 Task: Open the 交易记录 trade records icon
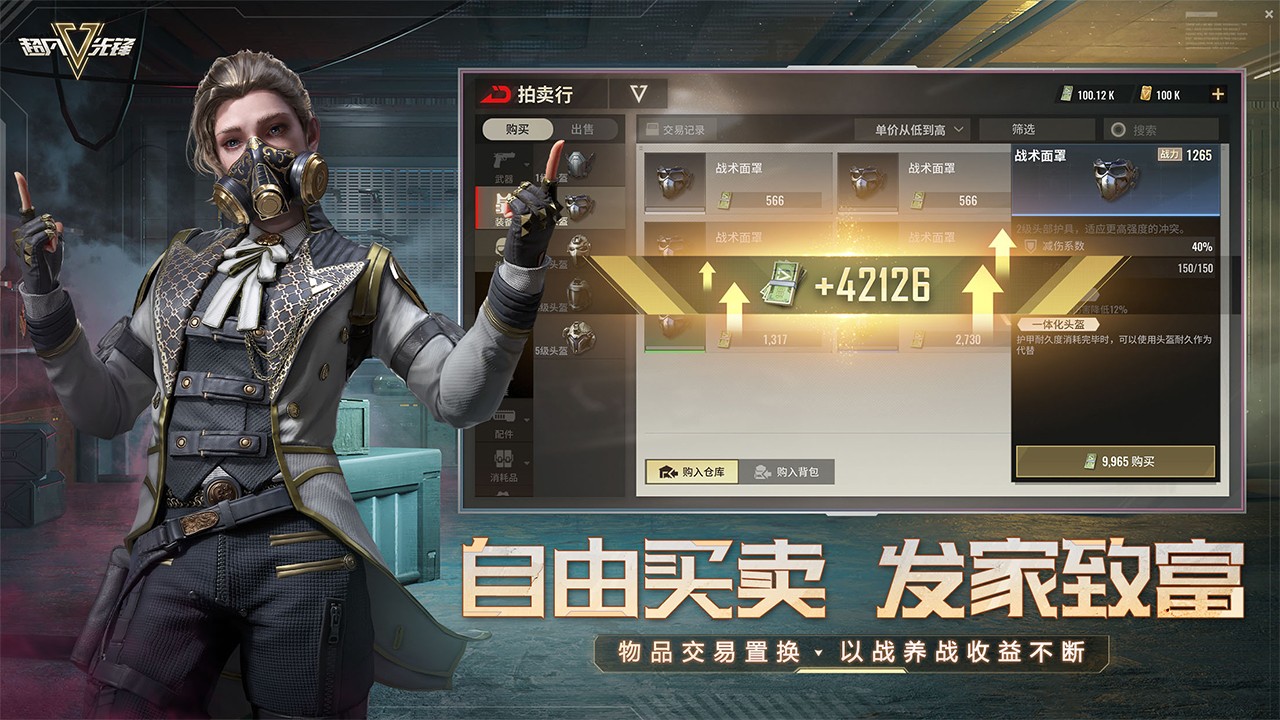pos(651,129)
